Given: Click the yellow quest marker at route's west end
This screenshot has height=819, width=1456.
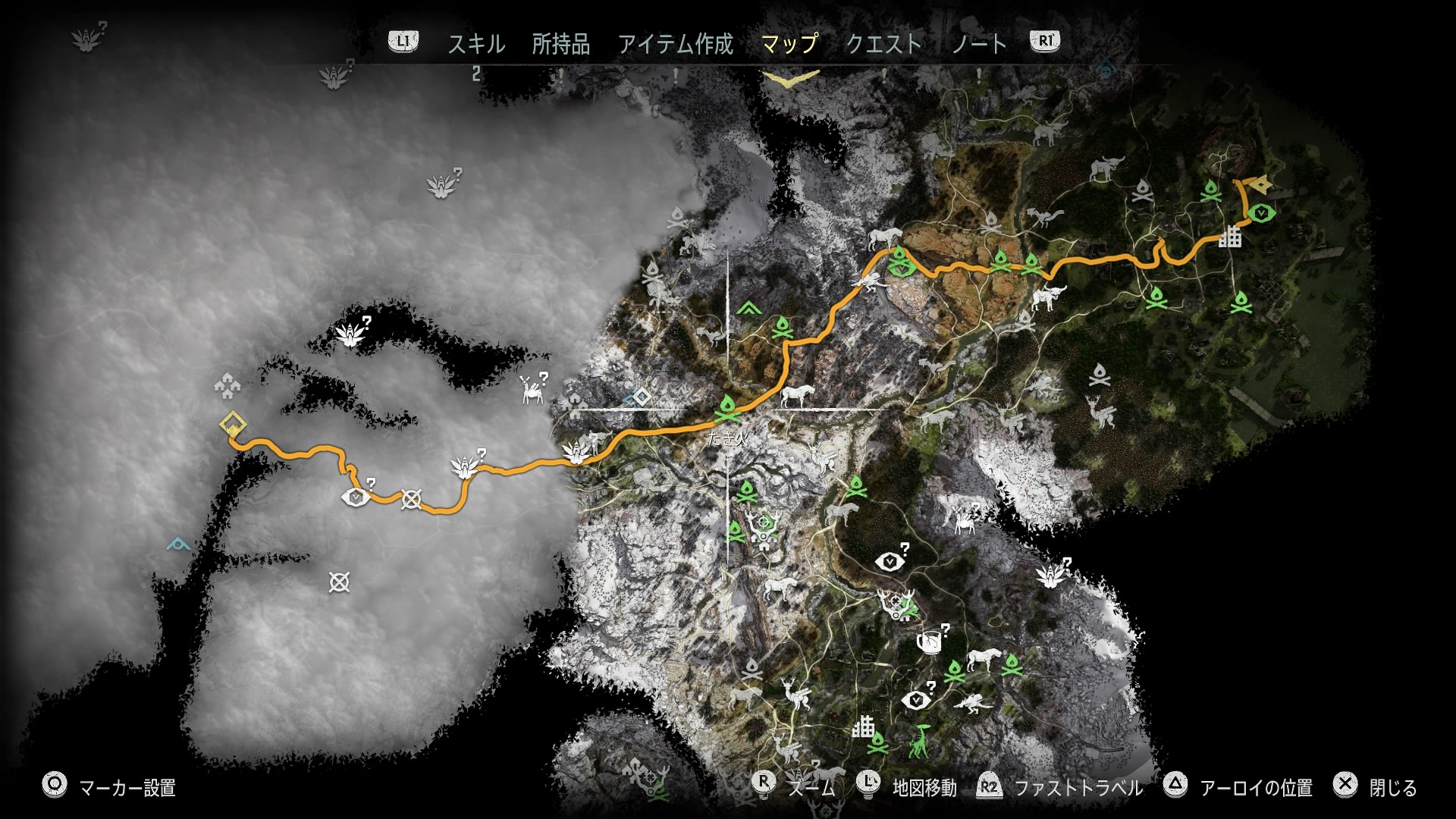Looking at the screenshot, I should (x=231, y=424).
